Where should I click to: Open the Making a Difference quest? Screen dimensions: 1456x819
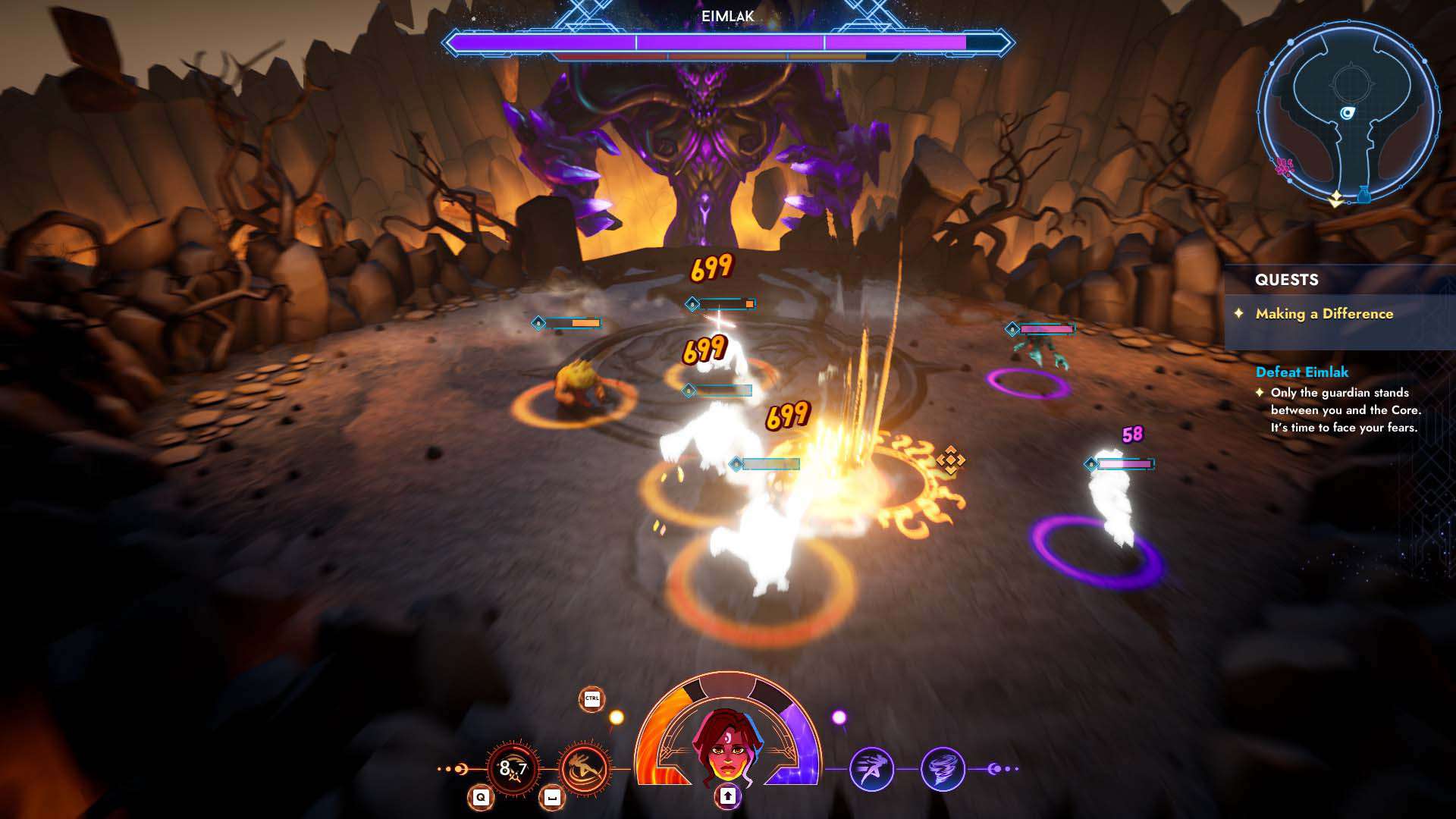(1324, 314)
